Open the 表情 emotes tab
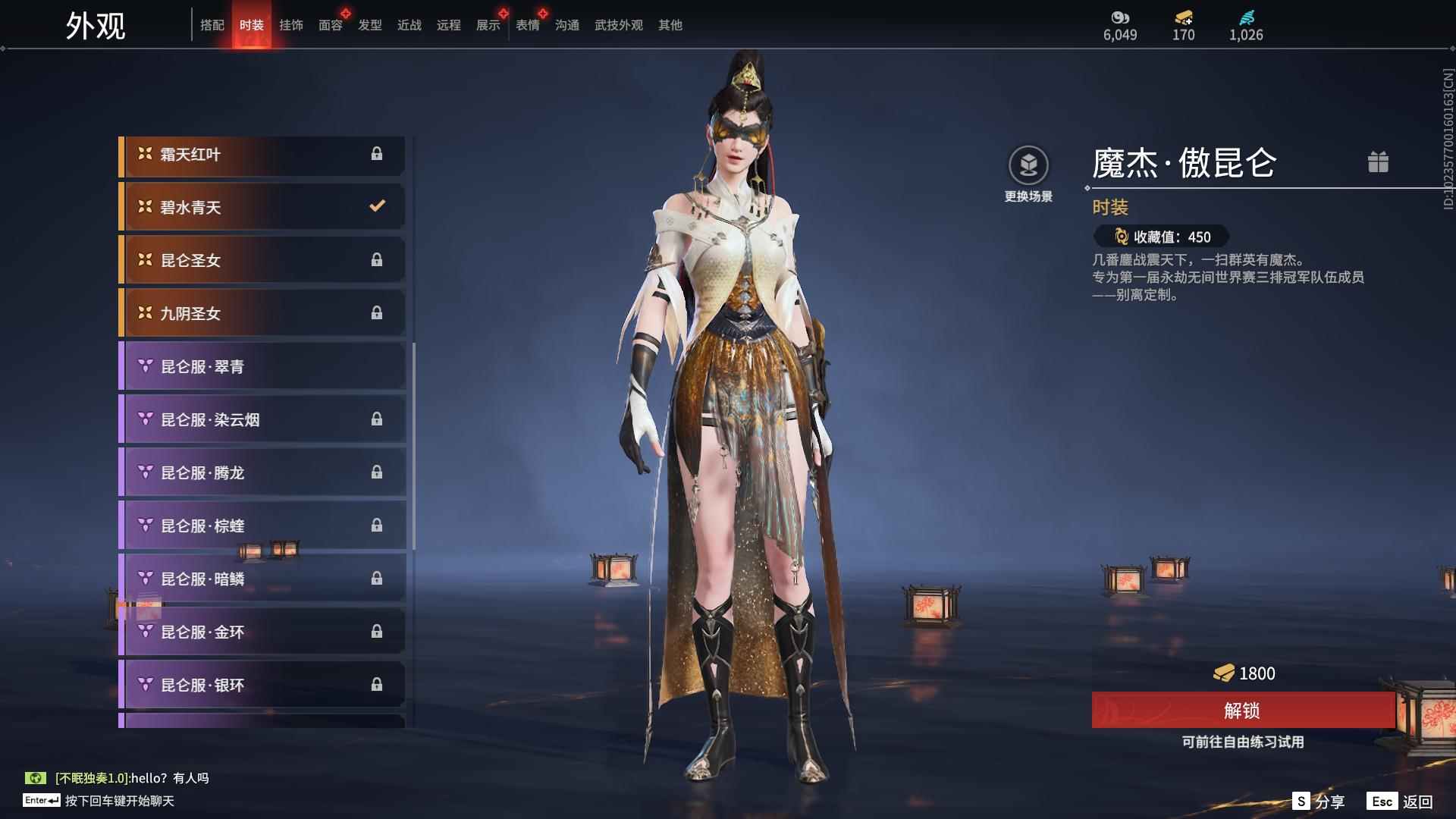The image size is (1456, 819). coord(527,25)
